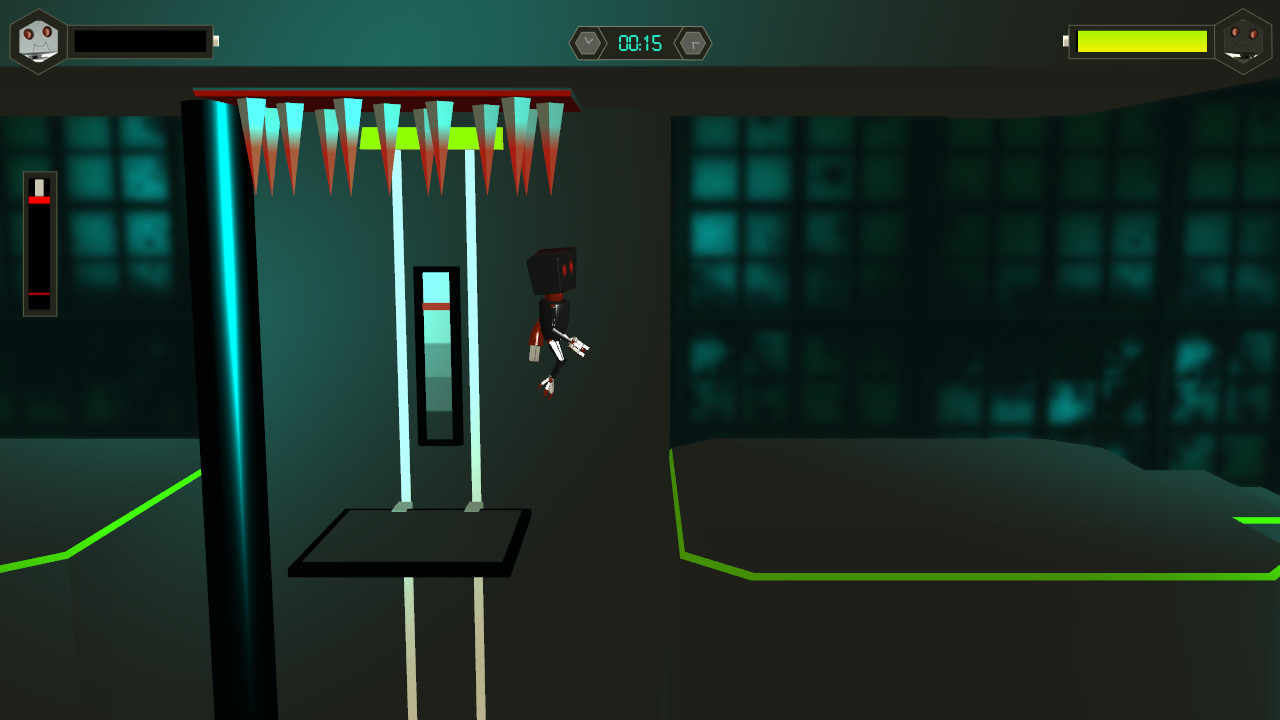Click the timer display showing 00:15
This screenshot has height=720, width=1280.
[x=640, y=43]
